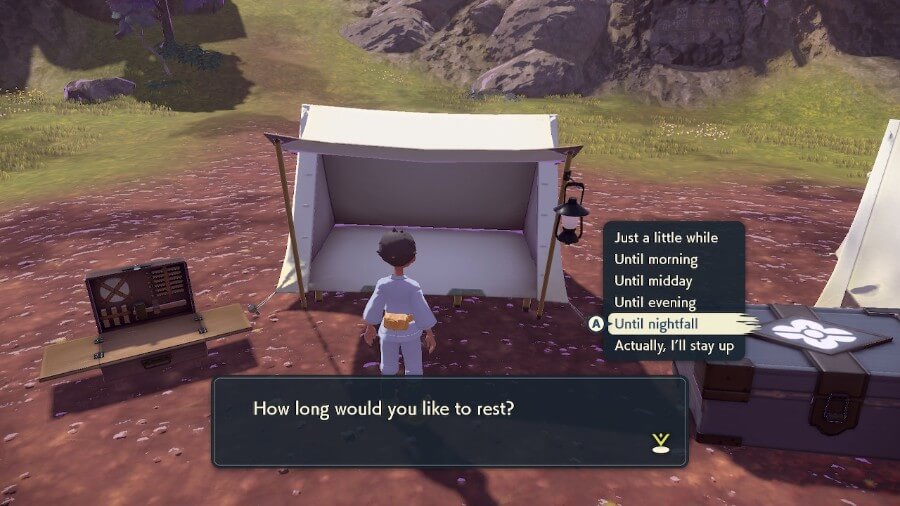
Task: Rest "Until evening"
Action: (x=655, y=302)
